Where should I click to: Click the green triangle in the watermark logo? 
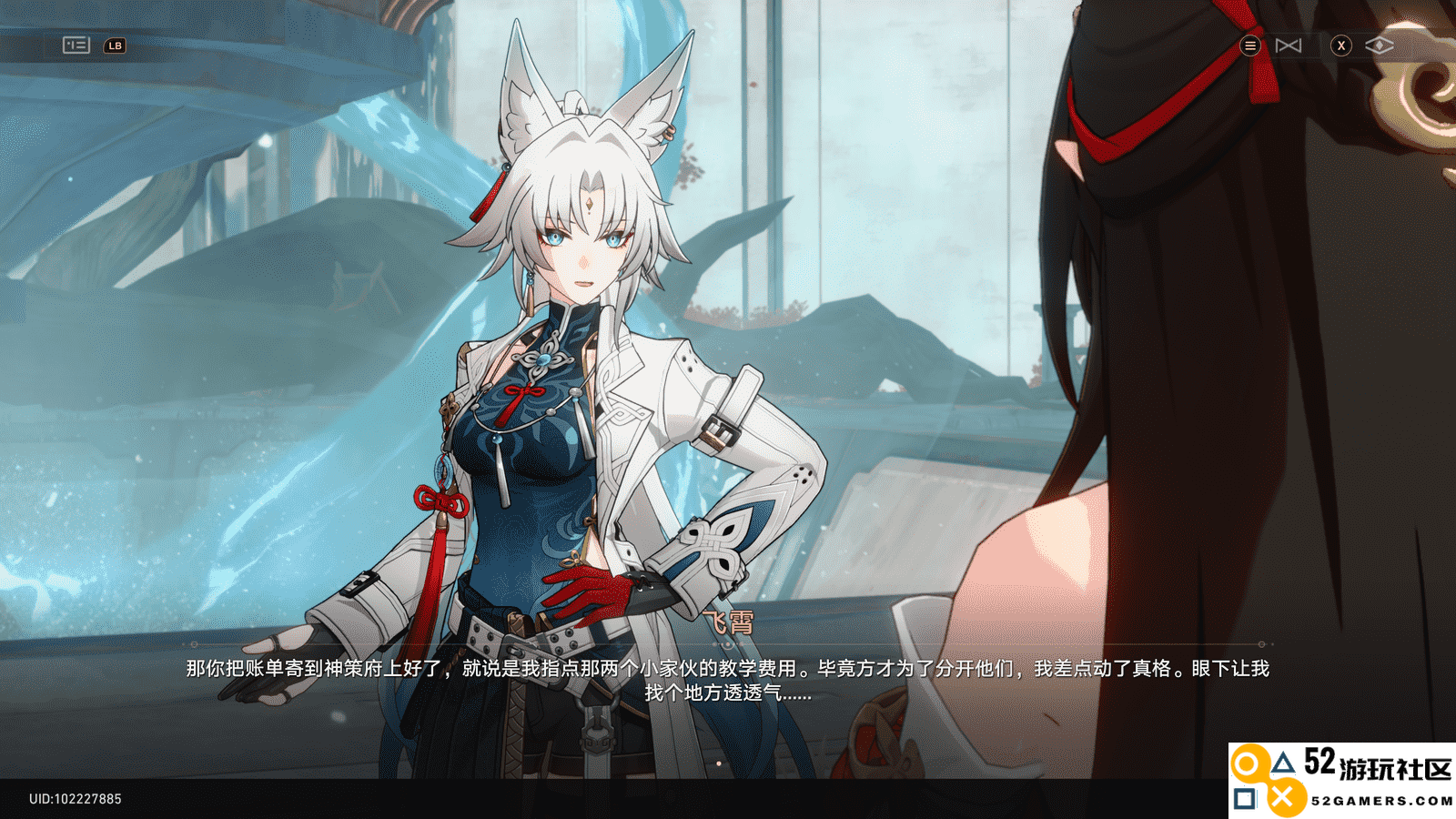coord(1284,762)
